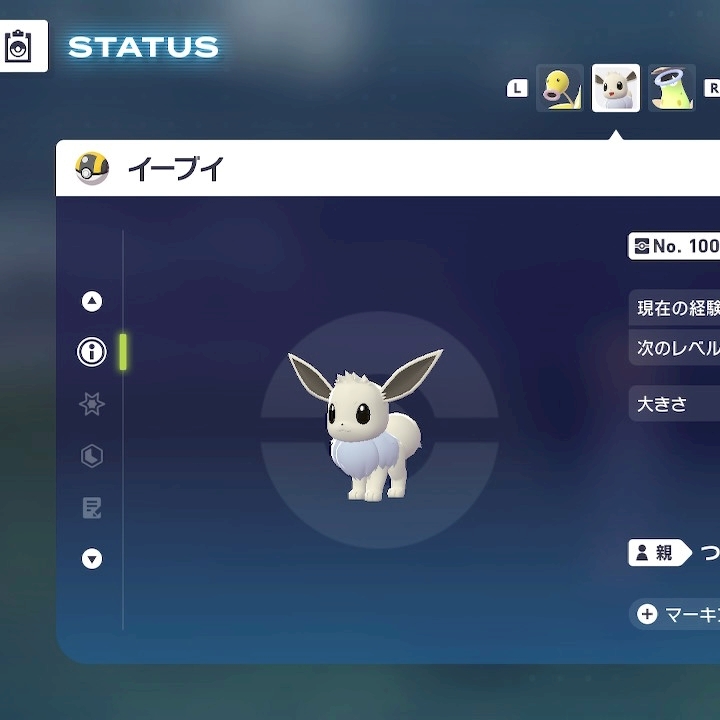Click the clipboard status icon beside STATUS
The image size is (720, 720).
19,46
